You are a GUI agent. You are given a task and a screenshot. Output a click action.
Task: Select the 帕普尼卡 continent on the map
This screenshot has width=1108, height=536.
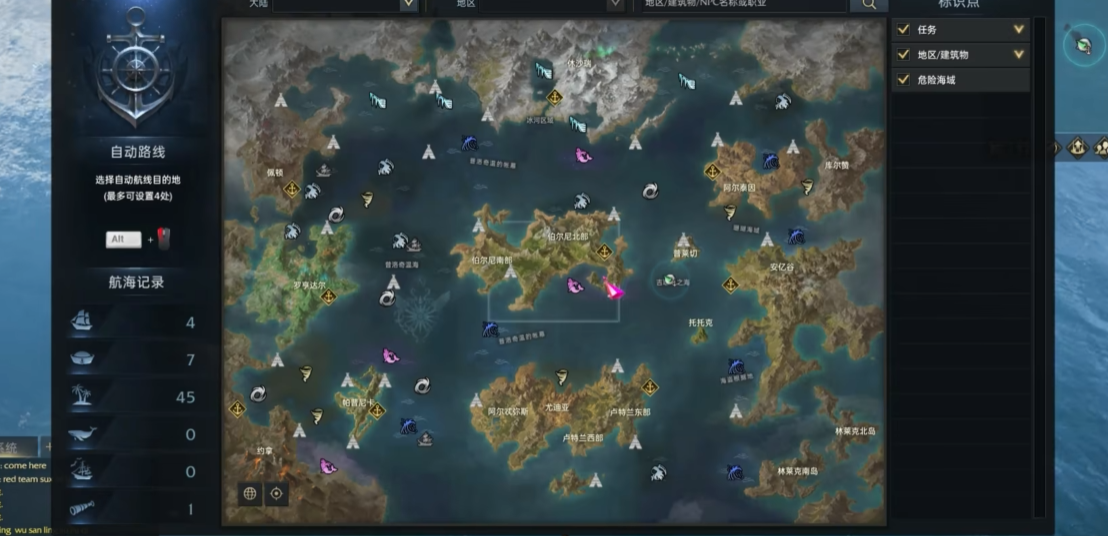358,403
